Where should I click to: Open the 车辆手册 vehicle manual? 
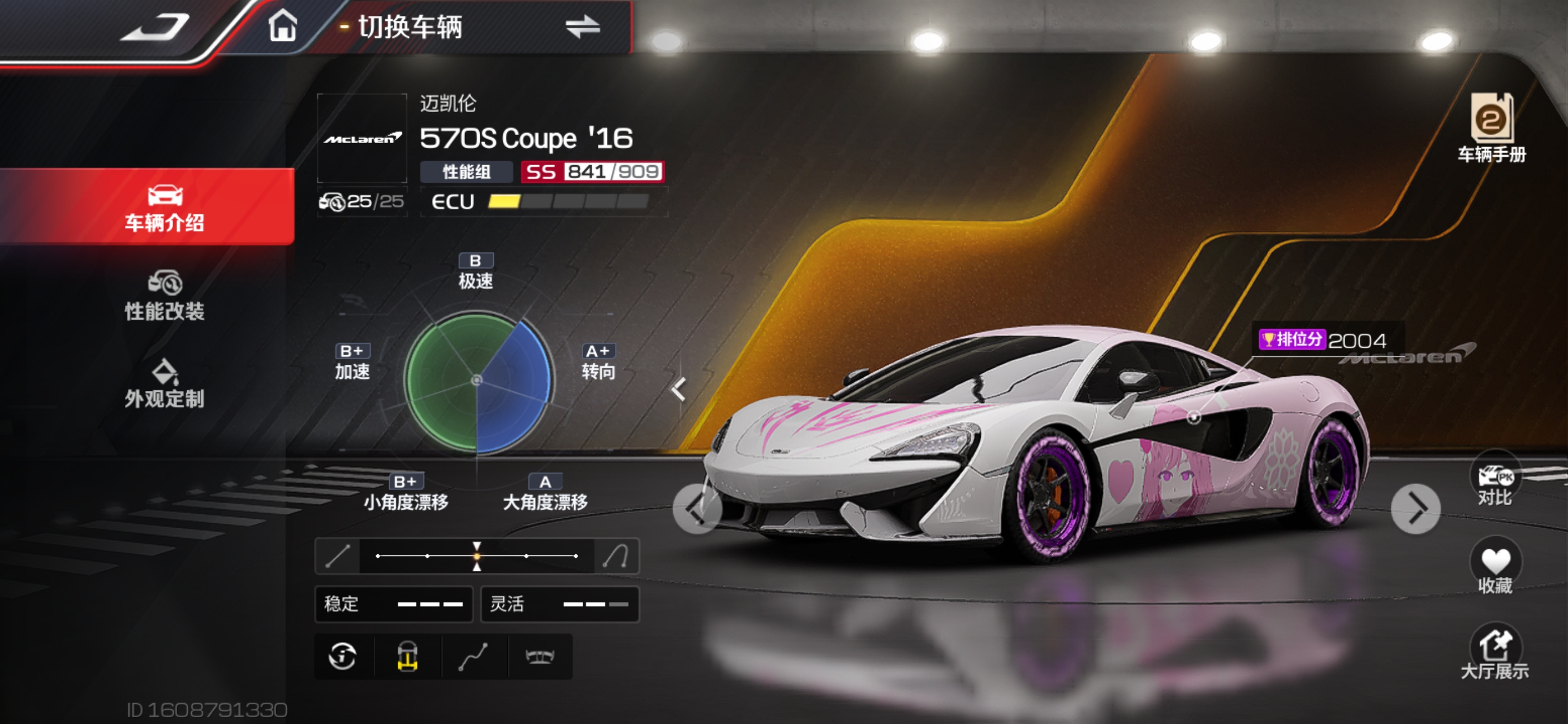[x=1491, y=128]
